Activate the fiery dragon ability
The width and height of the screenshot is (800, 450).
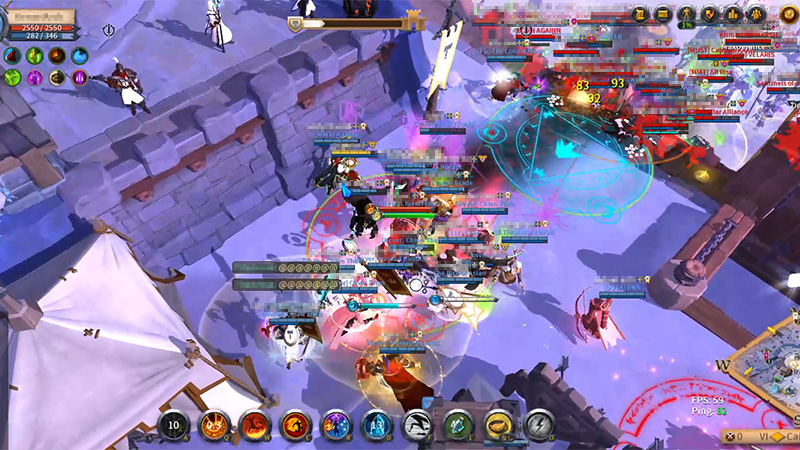255,425
